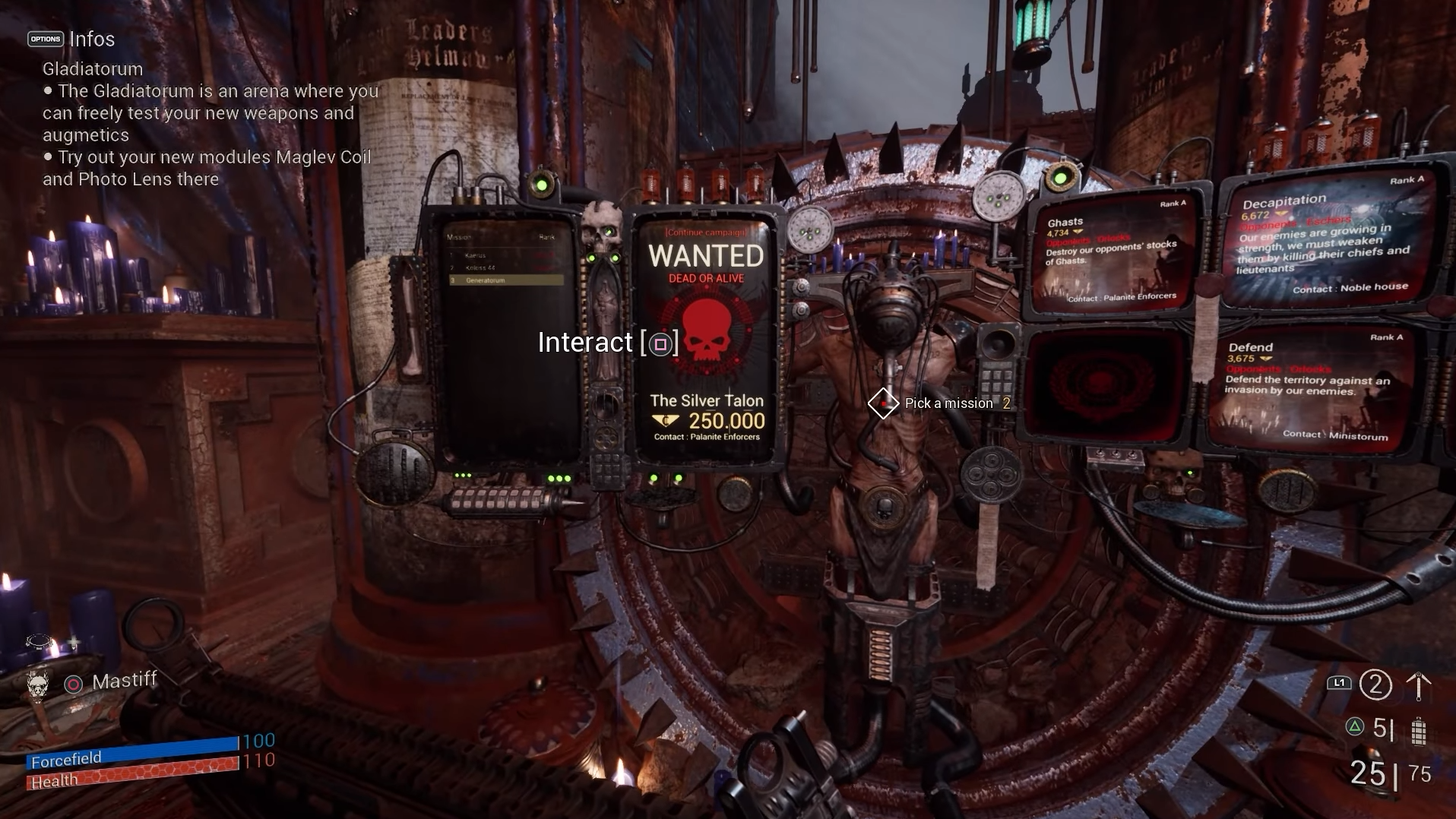Click the Mastiff companion skull icon
This screenshot has width=1456, height=819.
click(37, 684)
